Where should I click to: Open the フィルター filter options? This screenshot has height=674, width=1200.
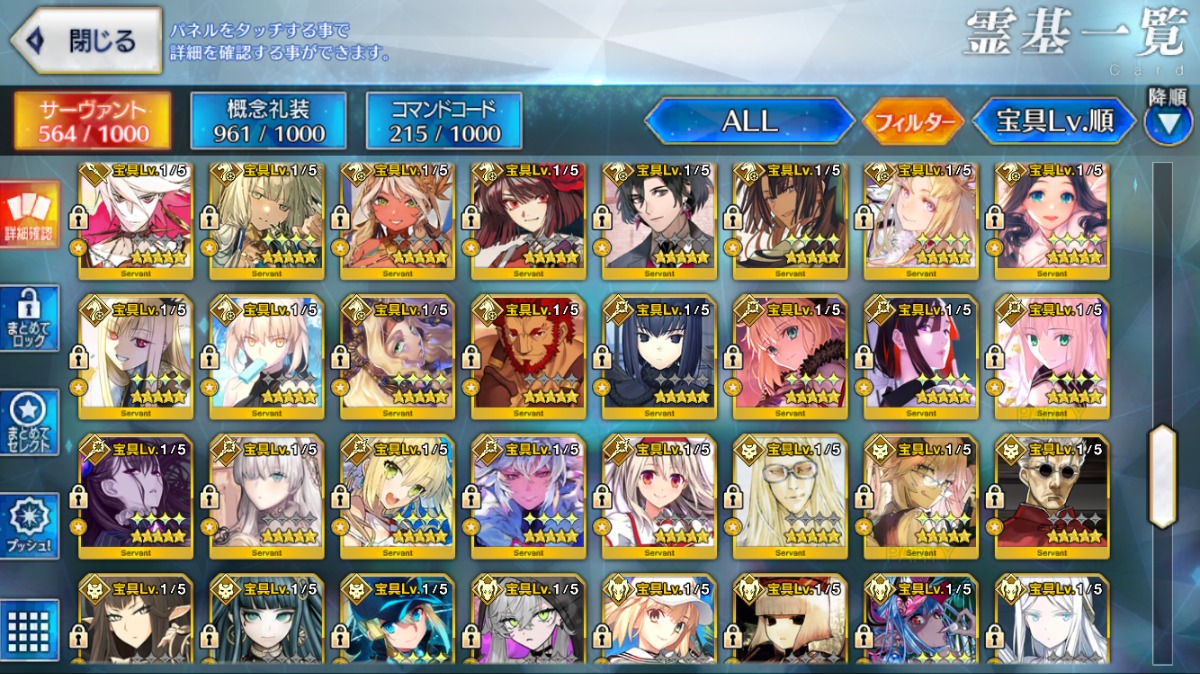click(x=913, y=122)
